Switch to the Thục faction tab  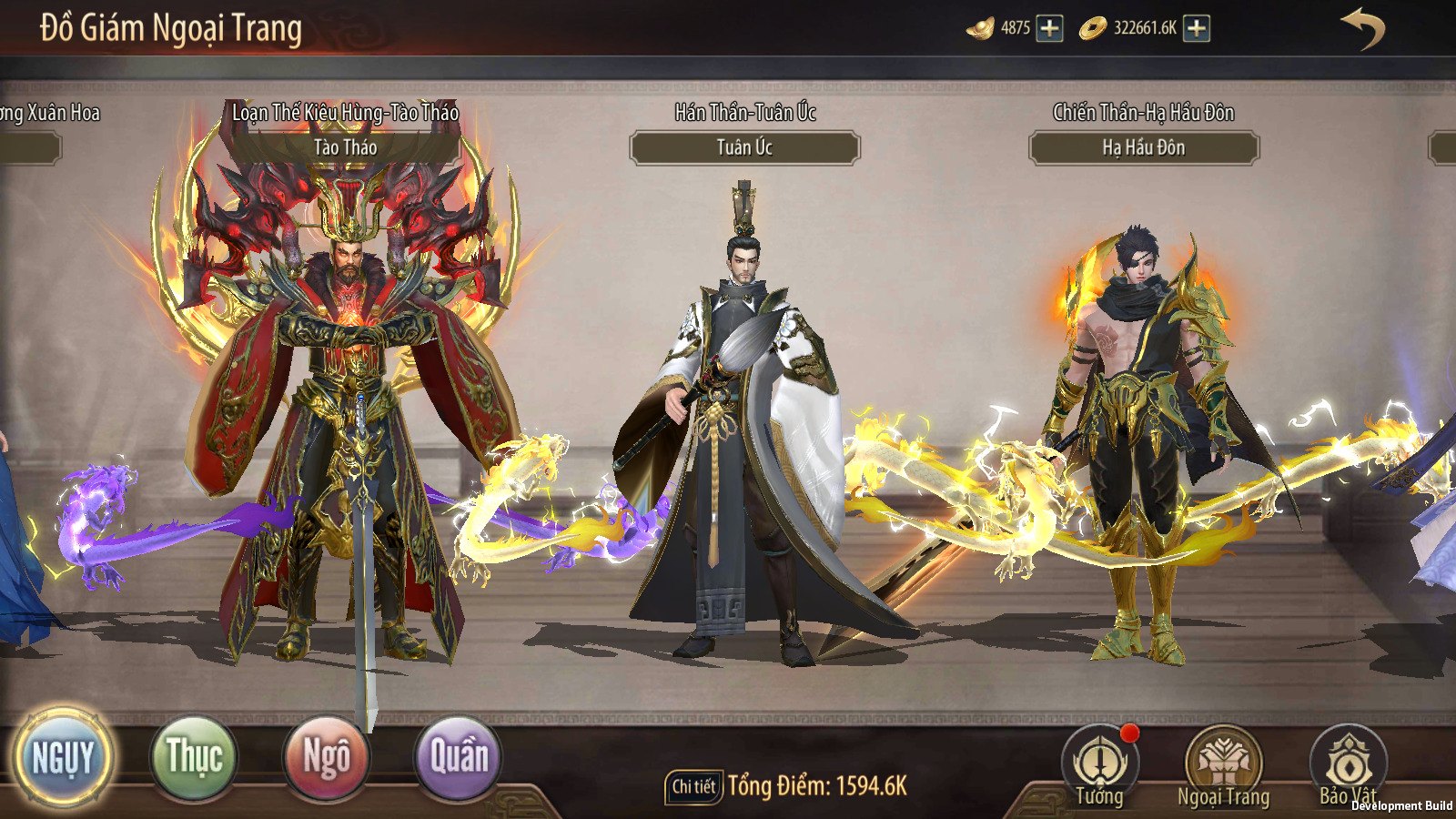click(194, 757)
